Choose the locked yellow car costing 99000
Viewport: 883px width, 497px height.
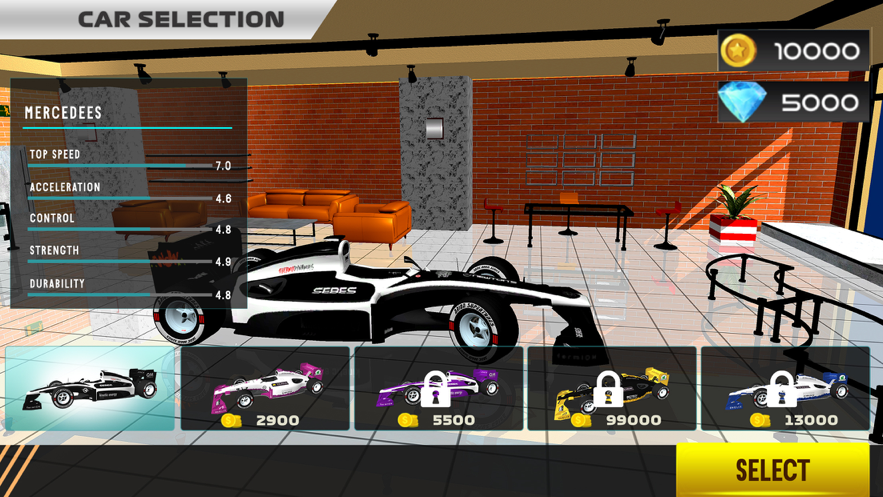coord(613,388)
